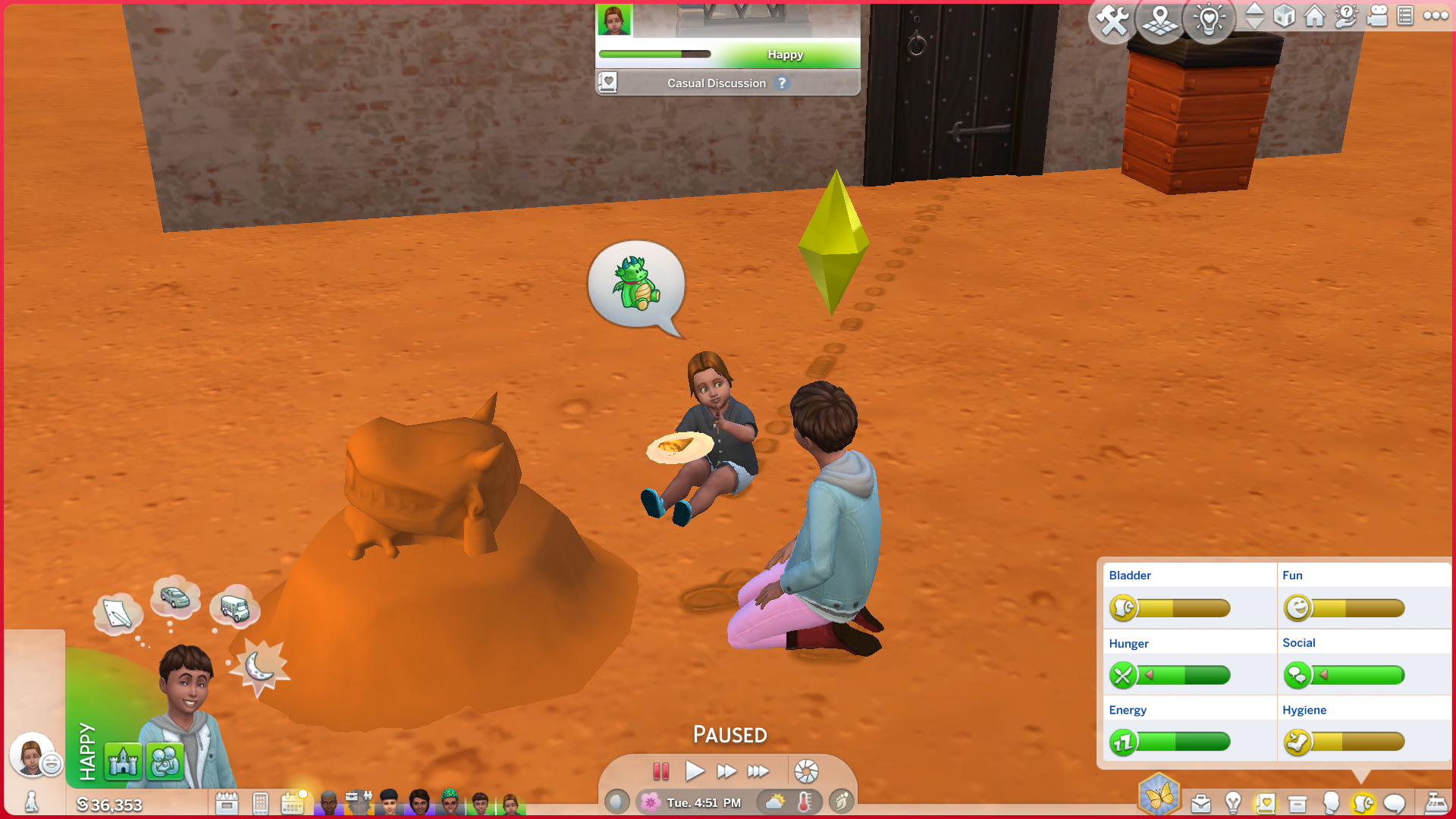Open the gallery with the house icon
The image size is (1456, 819).
(x=1315, y=16)
